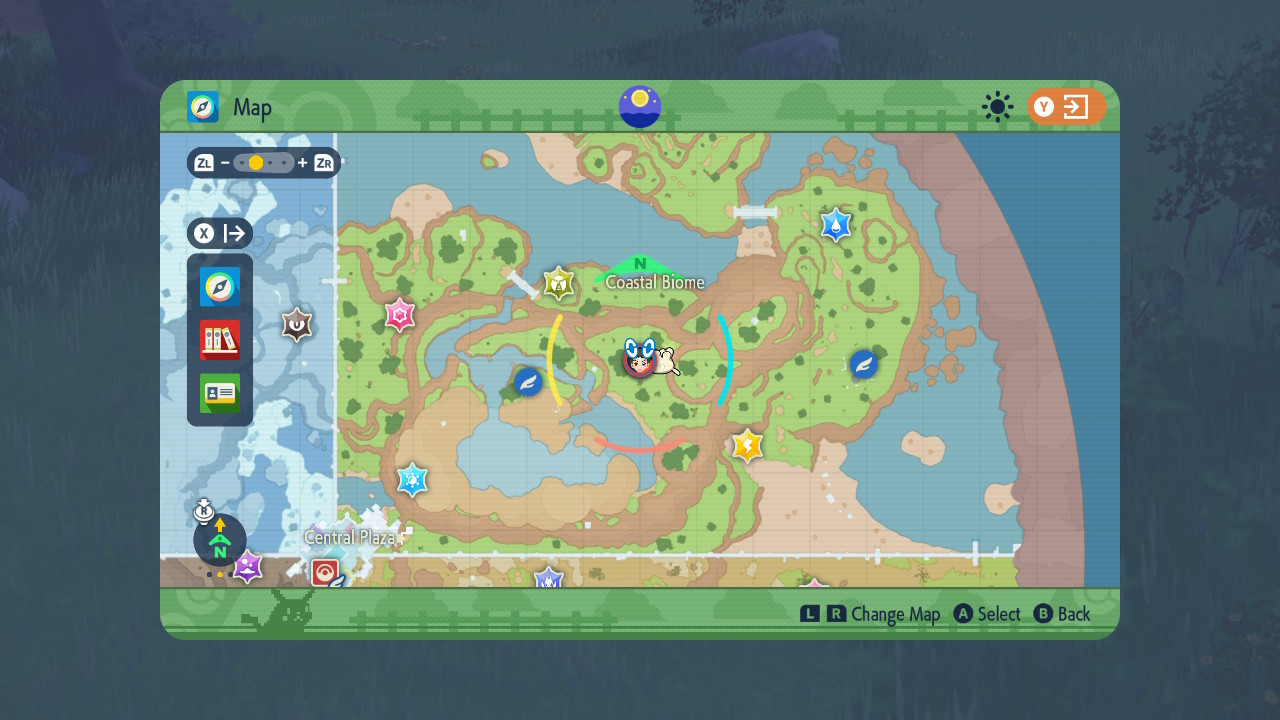Expand the ZL/ZR zoom control panel
This screenshot has height=720, width=1280.
(264, 161)
